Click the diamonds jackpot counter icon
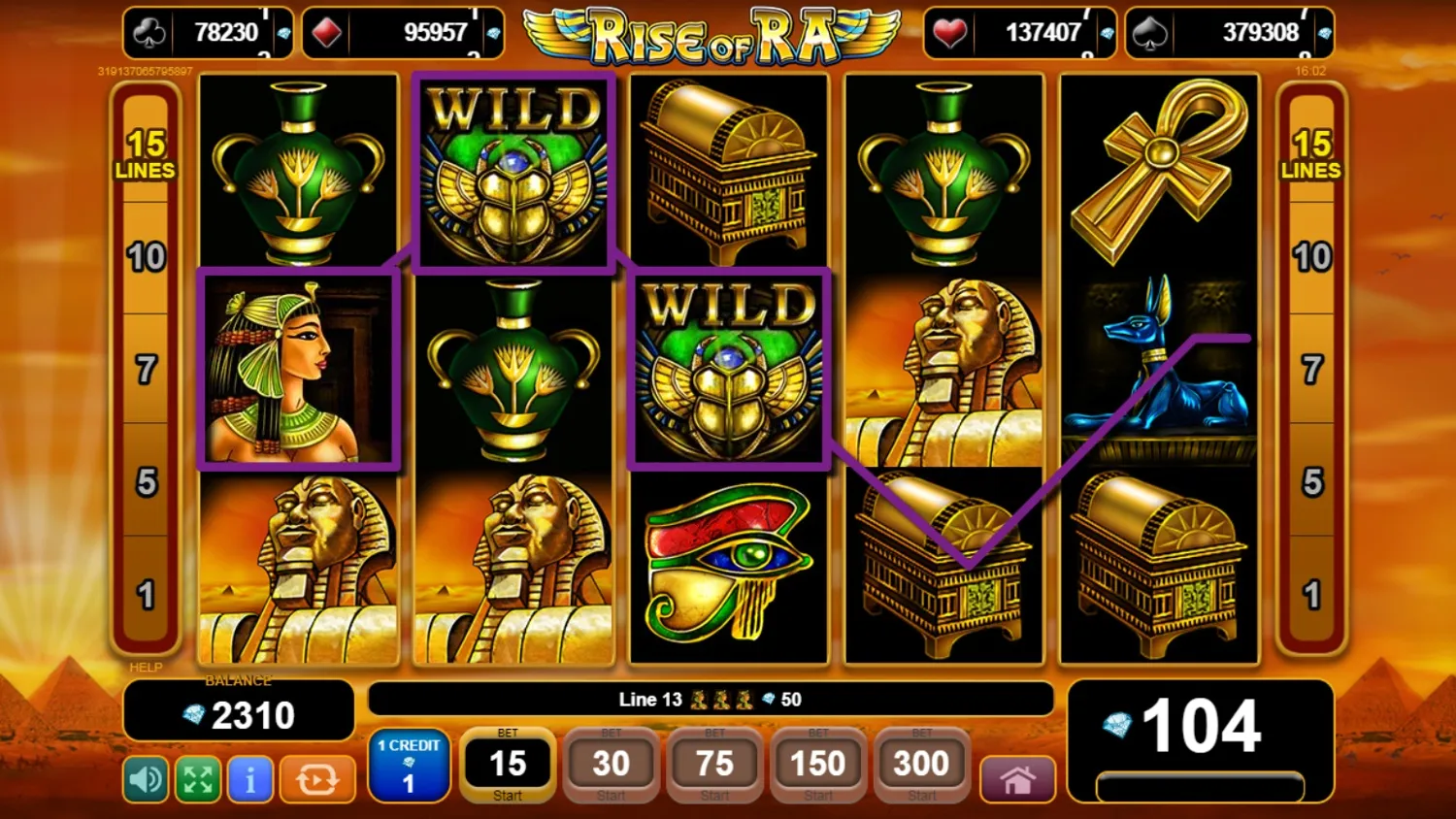1456x819 pixels. [328, 32]
